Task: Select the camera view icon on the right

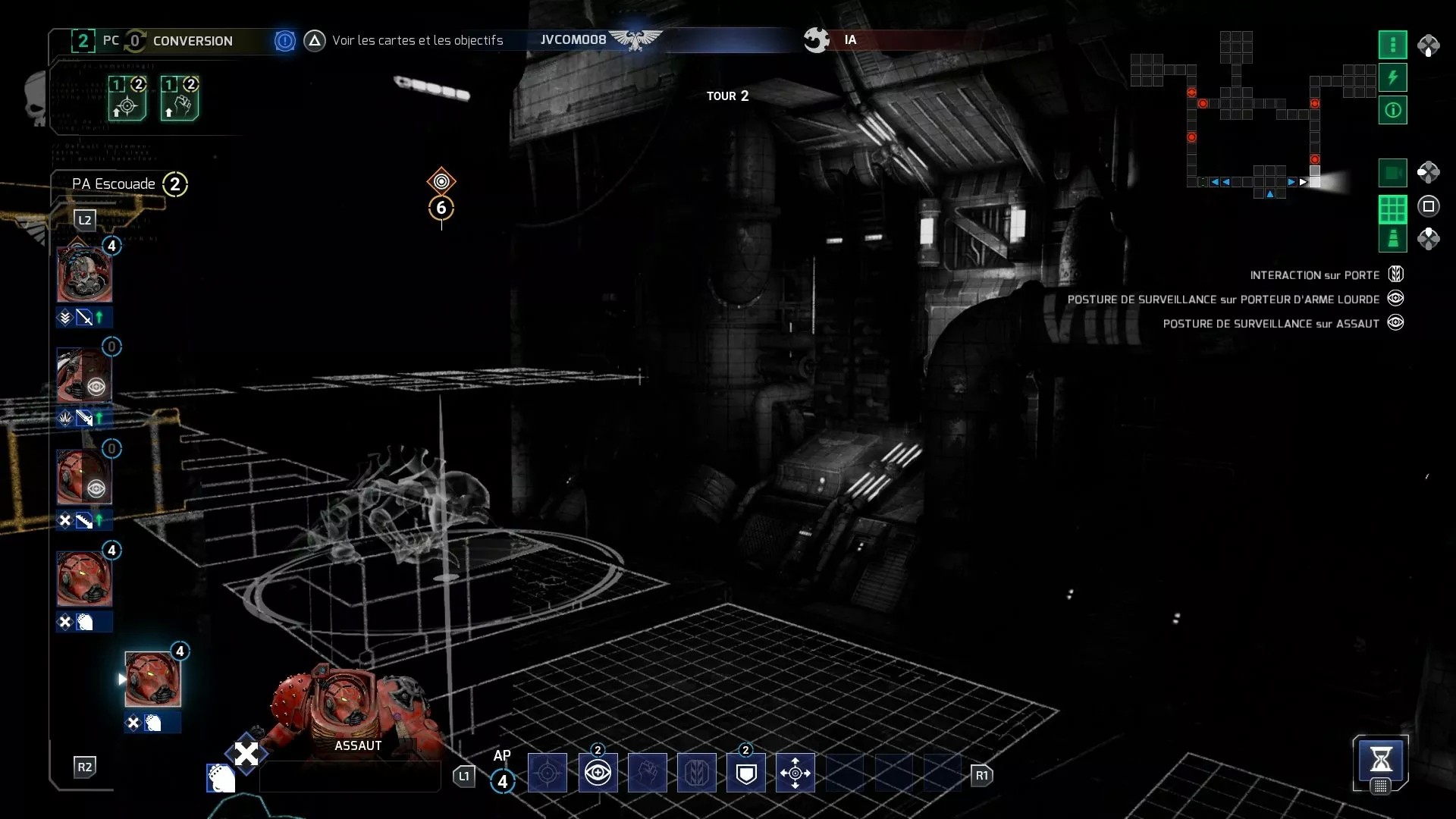Action: click(x=1393, y=172)
